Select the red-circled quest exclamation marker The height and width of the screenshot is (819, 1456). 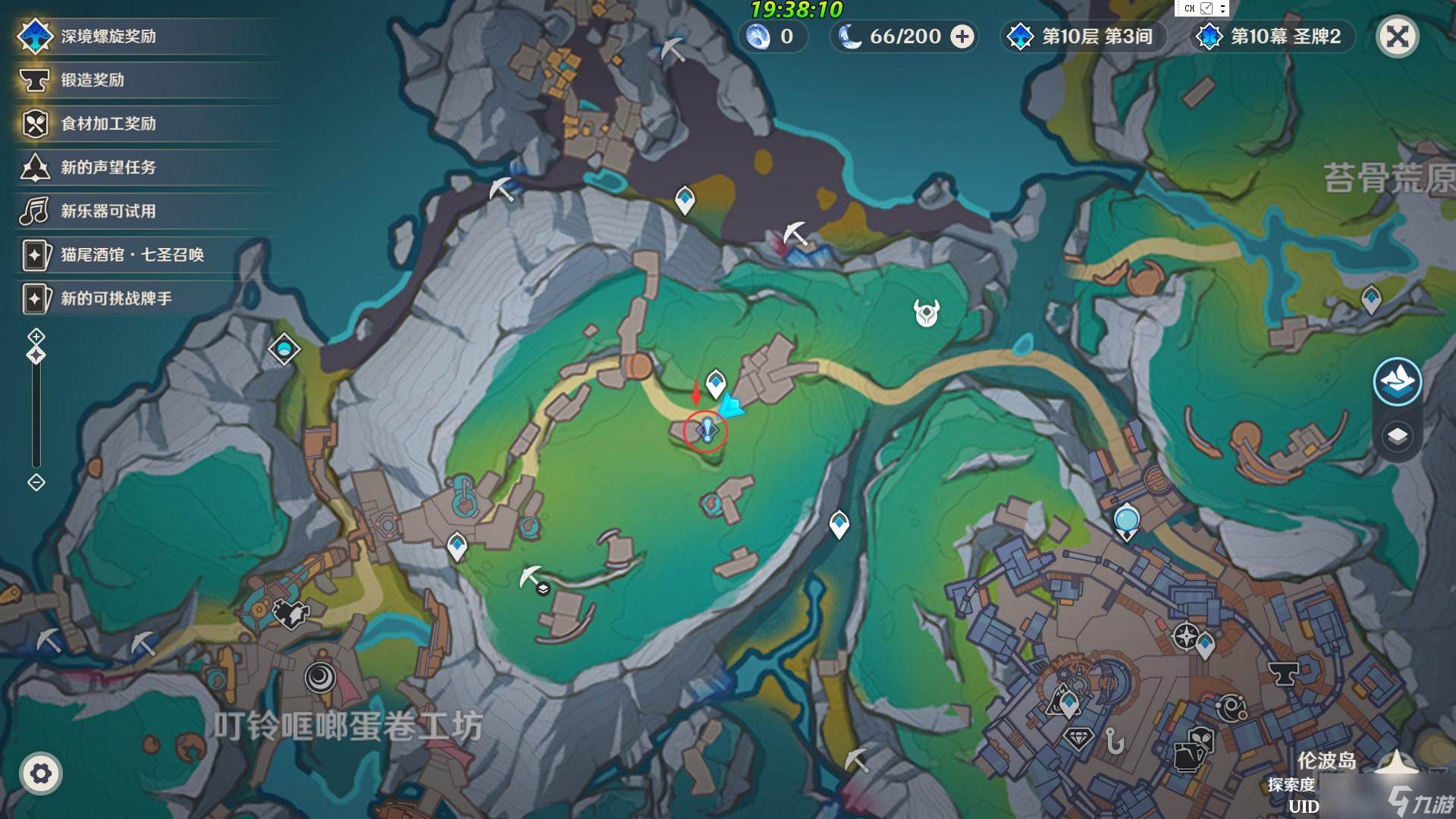pyautogui.click(x=706, y=431)
